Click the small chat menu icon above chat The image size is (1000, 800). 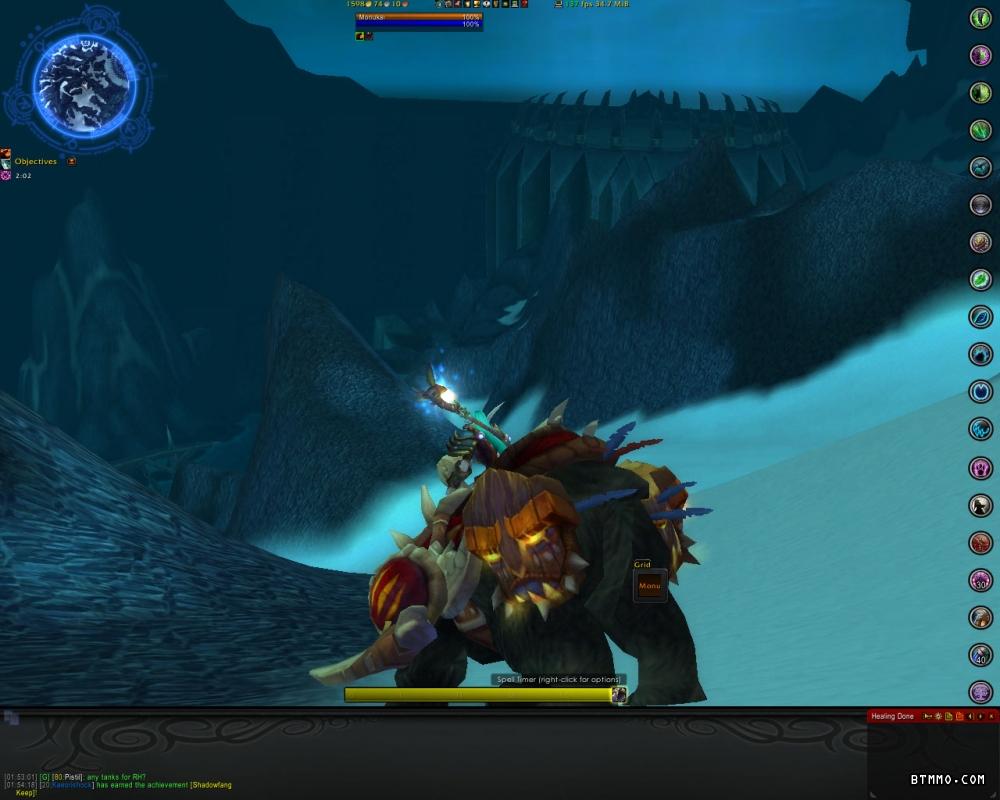pyautogui.click(x=11, y=717)
